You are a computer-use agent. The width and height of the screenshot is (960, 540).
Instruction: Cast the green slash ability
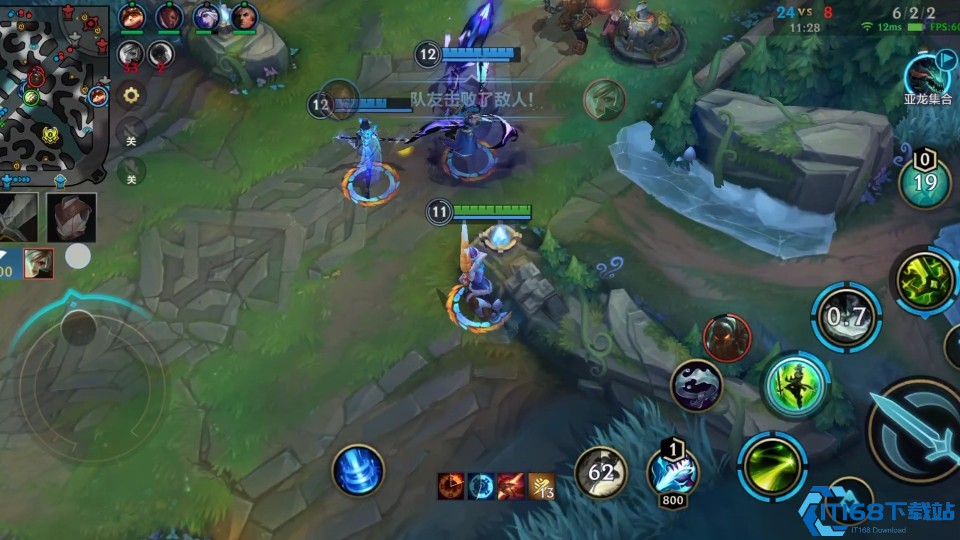pyautogui.click(x=772, y=465)
